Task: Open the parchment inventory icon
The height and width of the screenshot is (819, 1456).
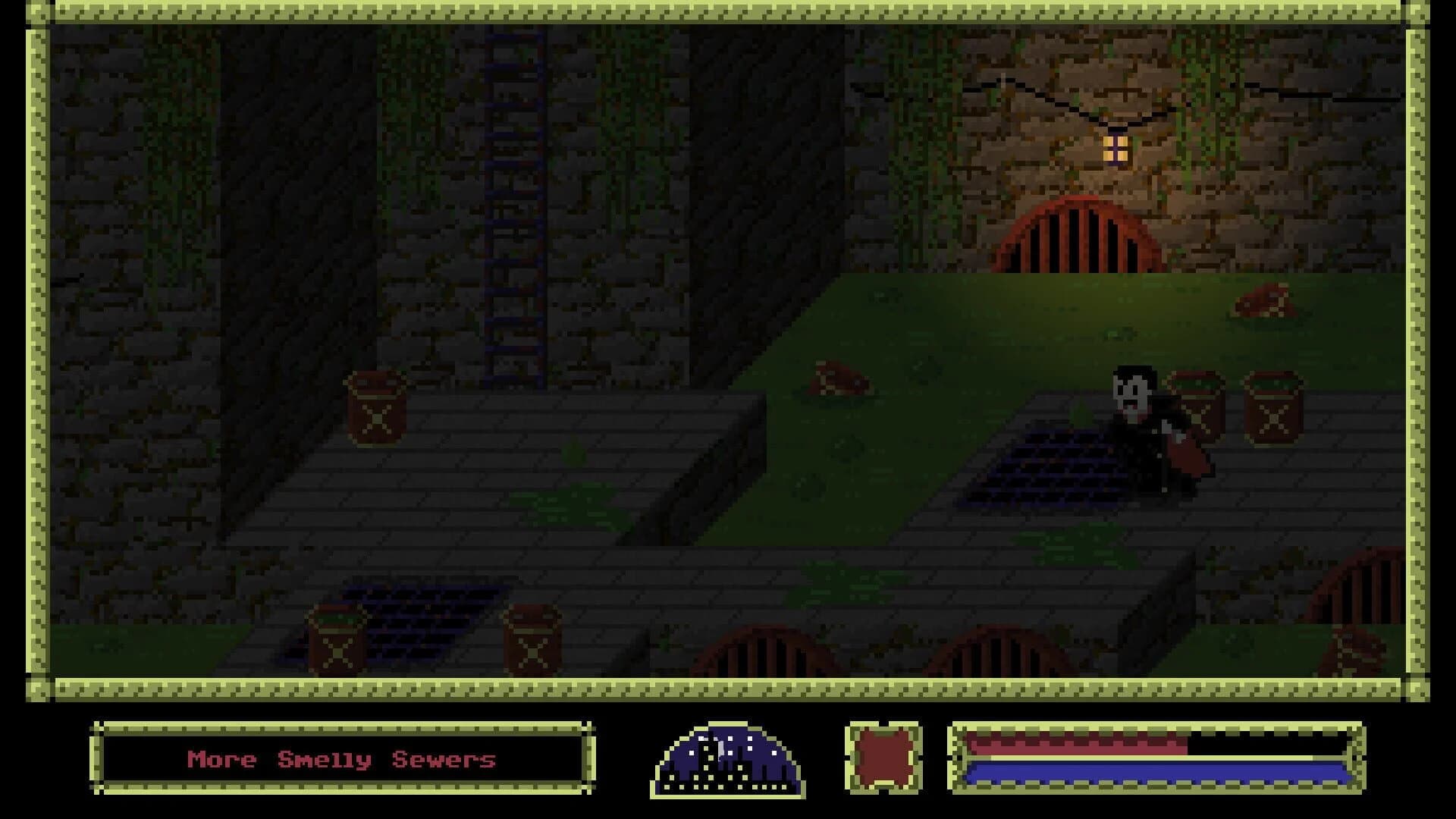Action: [882, 758]
